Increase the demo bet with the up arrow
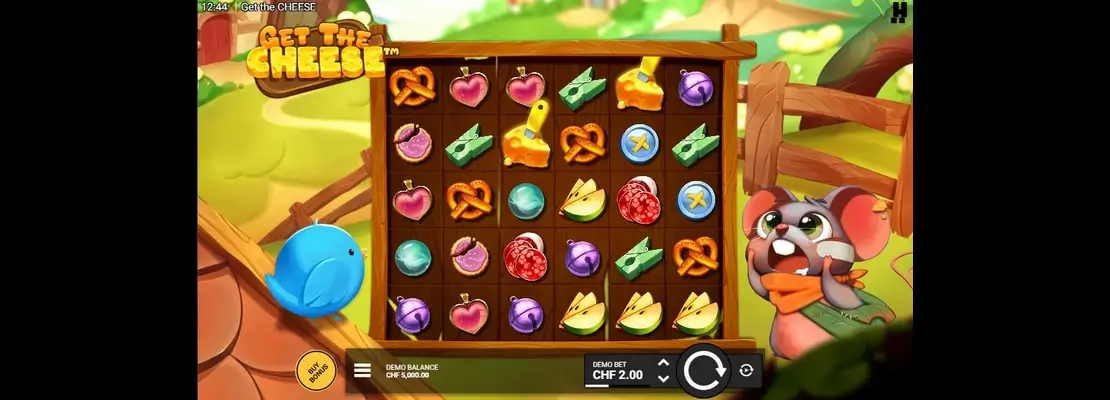The width and height of the screenshot is (1110, 400). coord(662,363)
